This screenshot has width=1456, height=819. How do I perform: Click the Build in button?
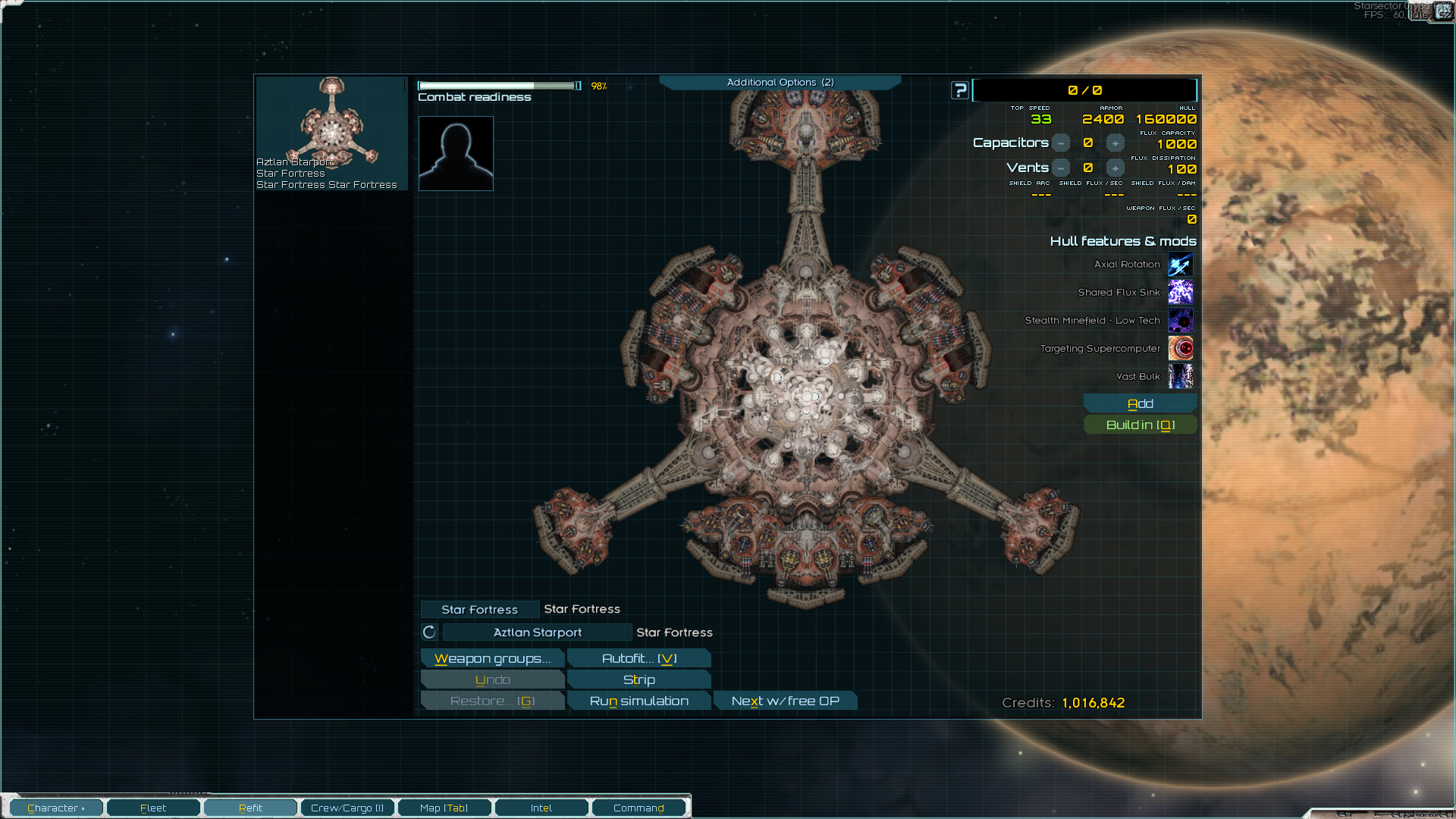[1140, 425]
